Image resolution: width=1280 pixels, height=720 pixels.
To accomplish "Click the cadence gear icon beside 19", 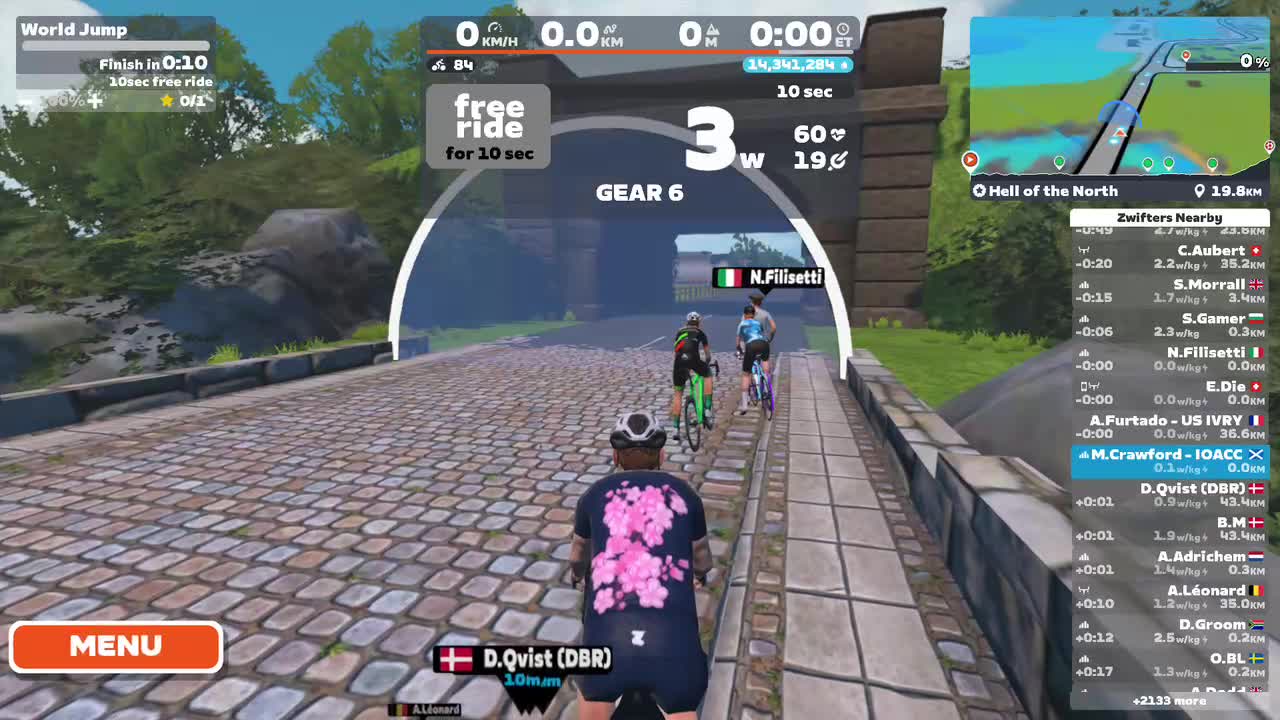I will [840, 160].
